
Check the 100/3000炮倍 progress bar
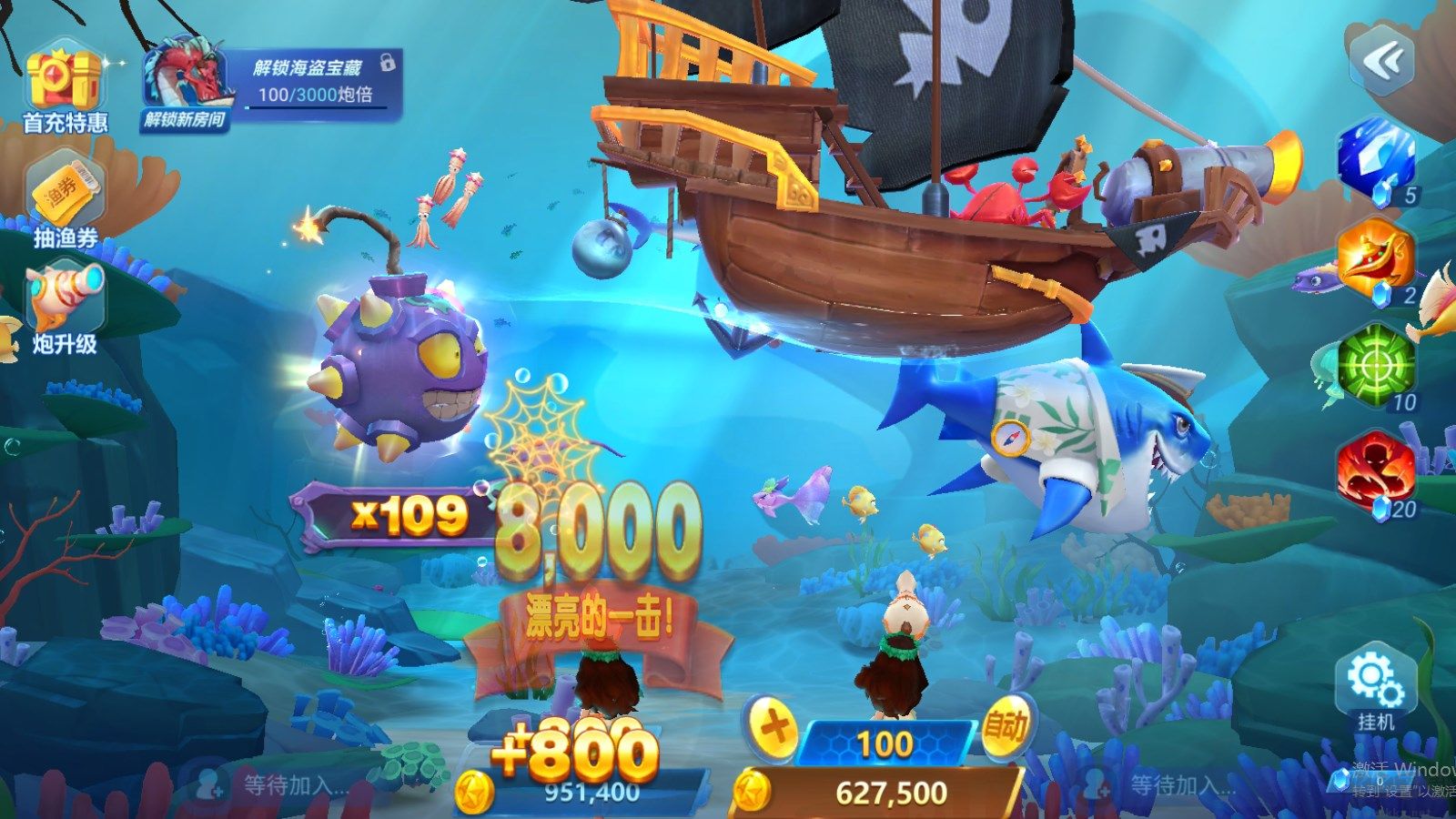[x=314, y=96]
